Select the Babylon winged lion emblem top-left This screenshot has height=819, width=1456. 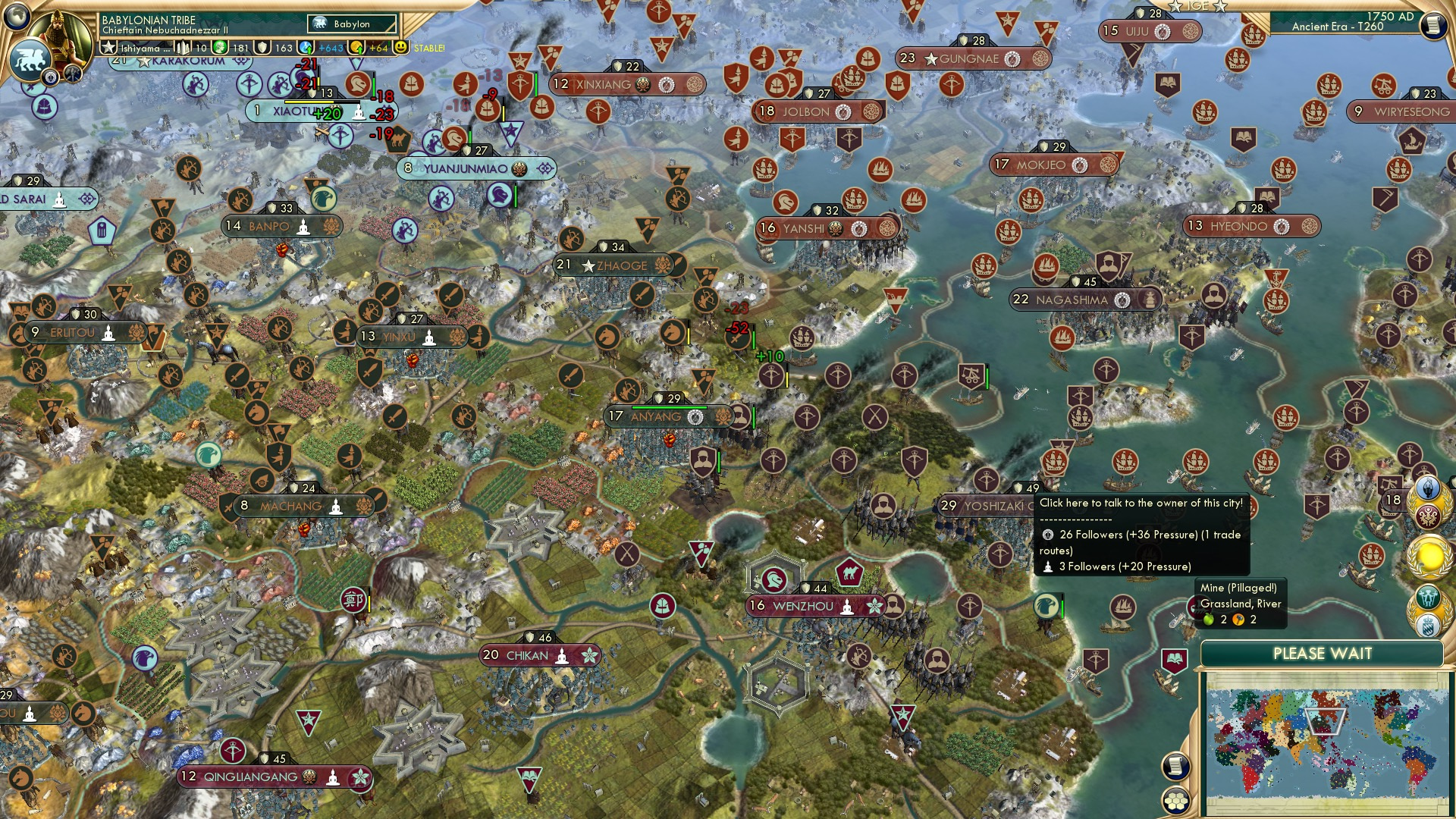30,59
